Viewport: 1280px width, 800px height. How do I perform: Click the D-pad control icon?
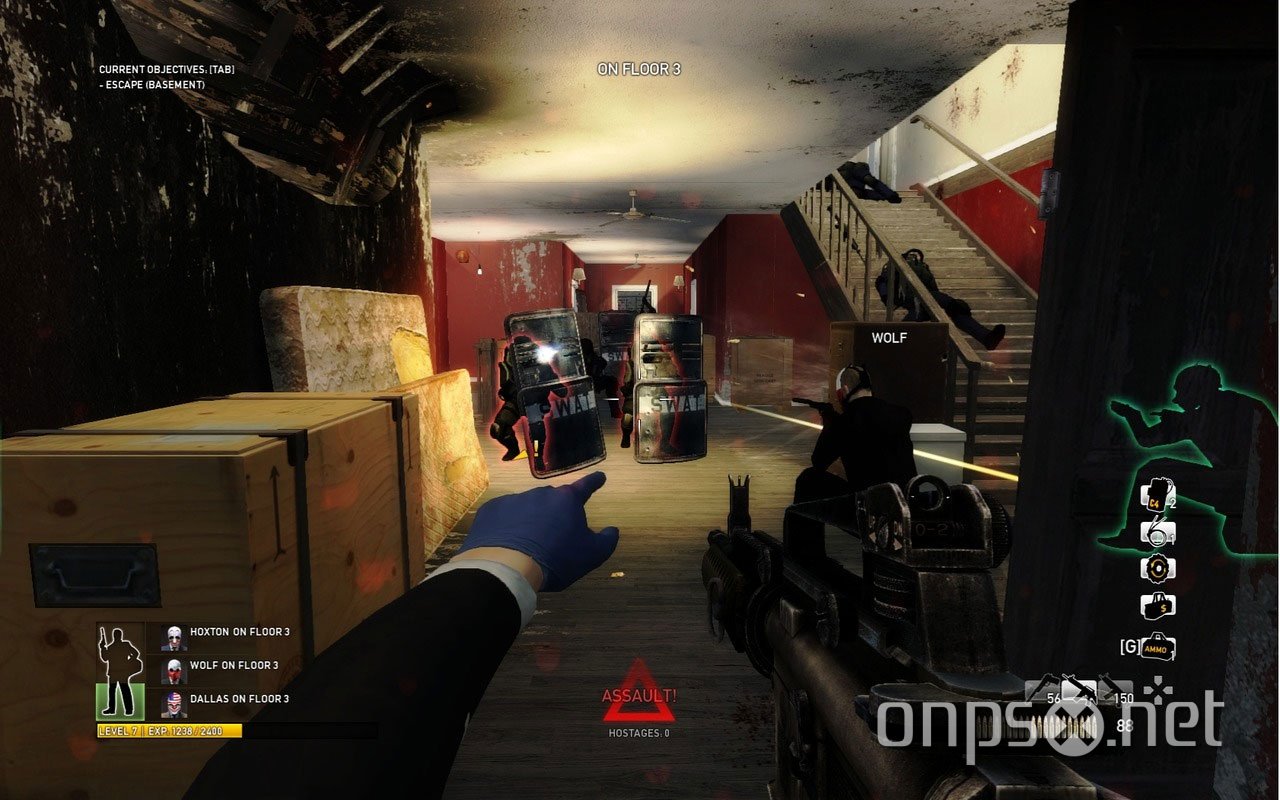pos(1160,690)
